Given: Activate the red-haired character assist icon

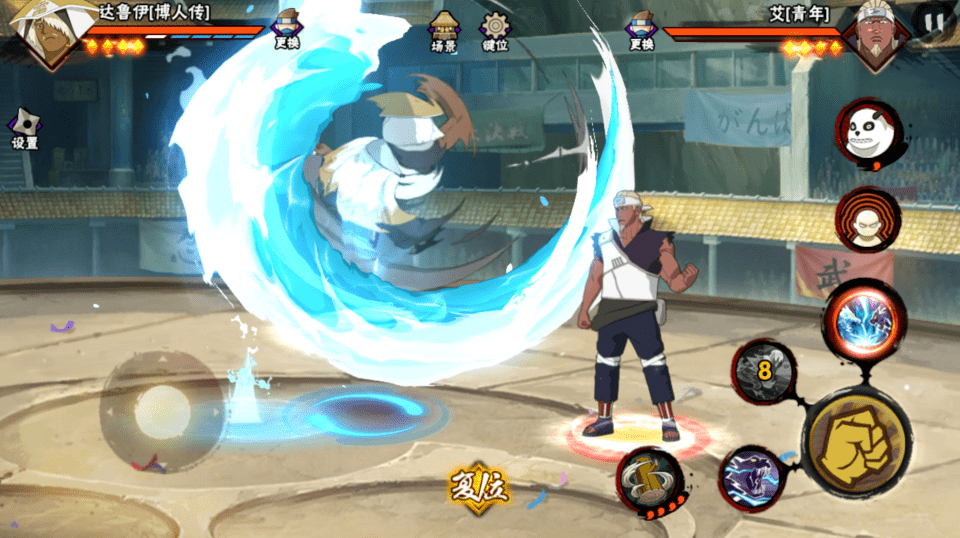Looking at the screenshot, I should (868, 222).
